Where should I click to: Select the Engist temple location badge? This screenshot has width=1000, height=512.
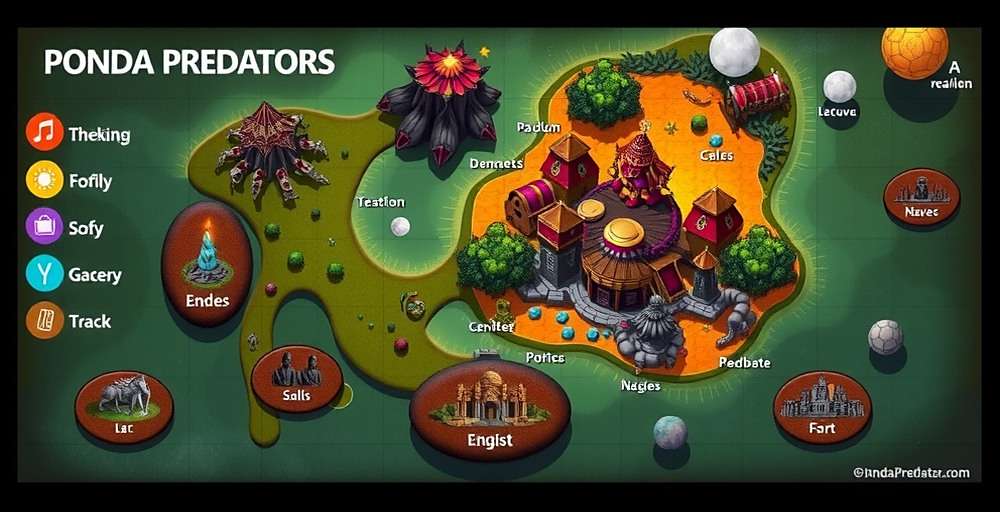tap(490, 408)
